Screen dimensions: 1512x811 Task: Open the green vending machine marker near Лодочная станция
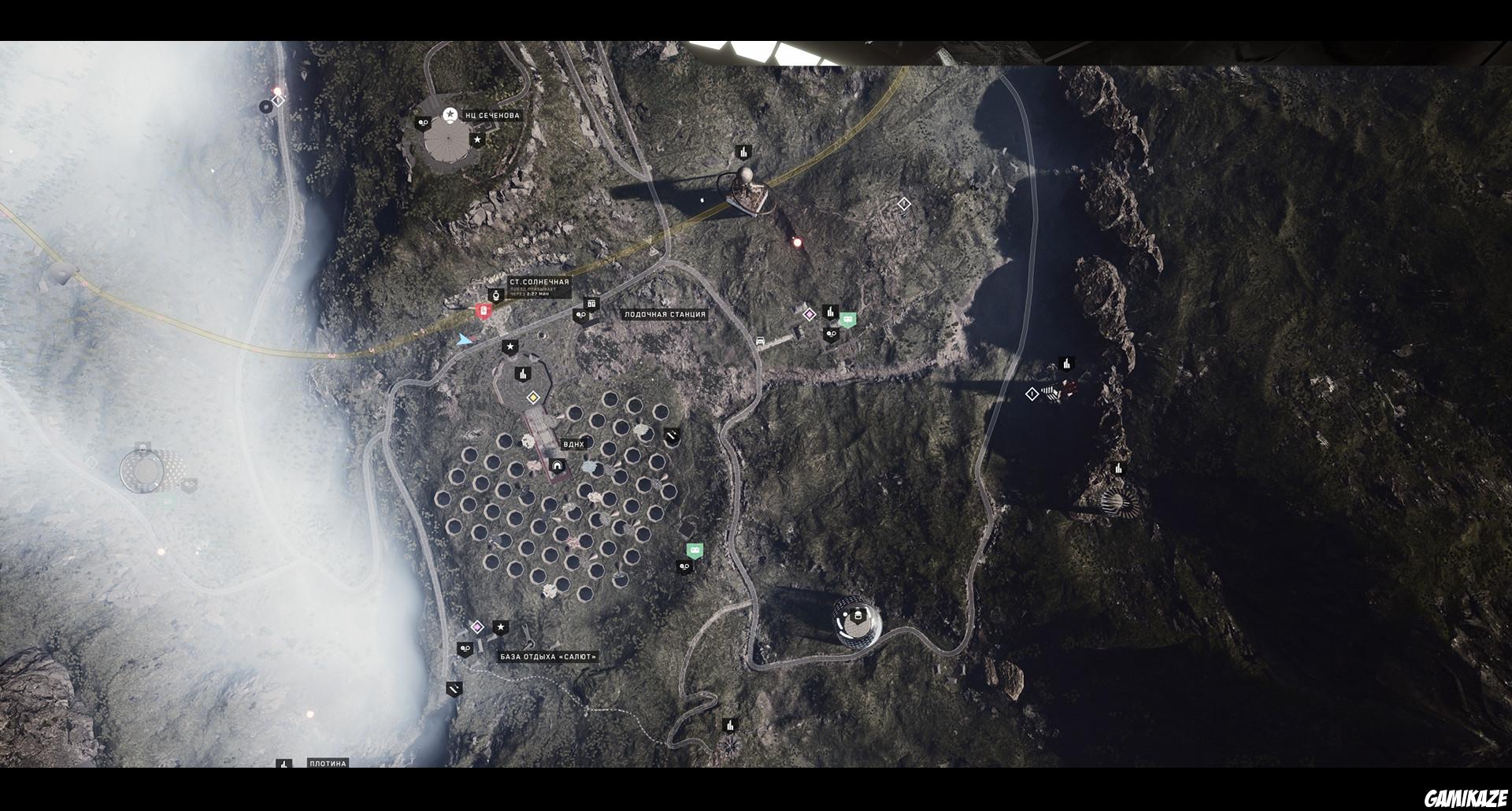click(x=849, y=318)
